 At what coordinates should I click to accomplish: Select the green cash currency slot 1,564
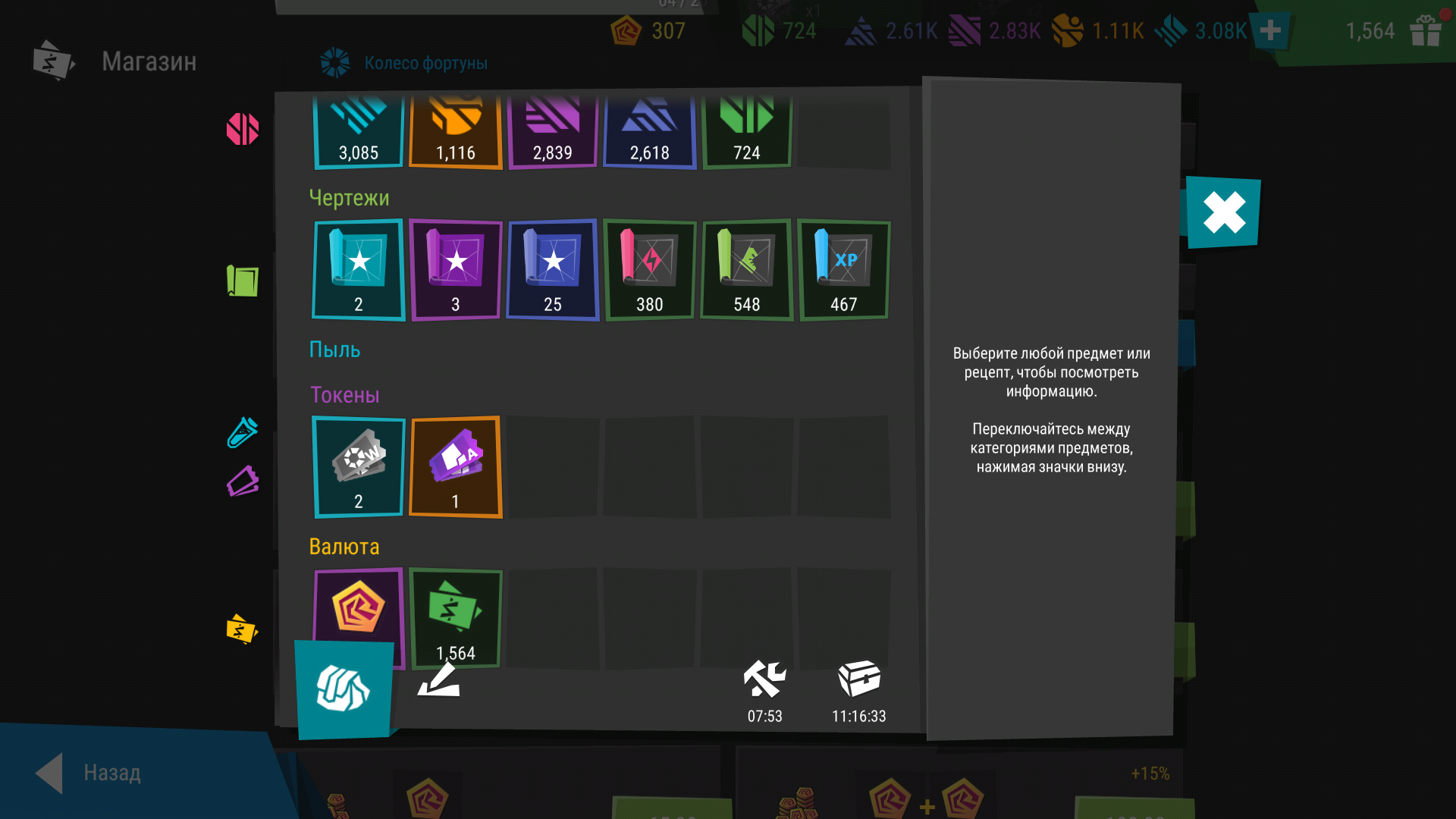(456, 617)
